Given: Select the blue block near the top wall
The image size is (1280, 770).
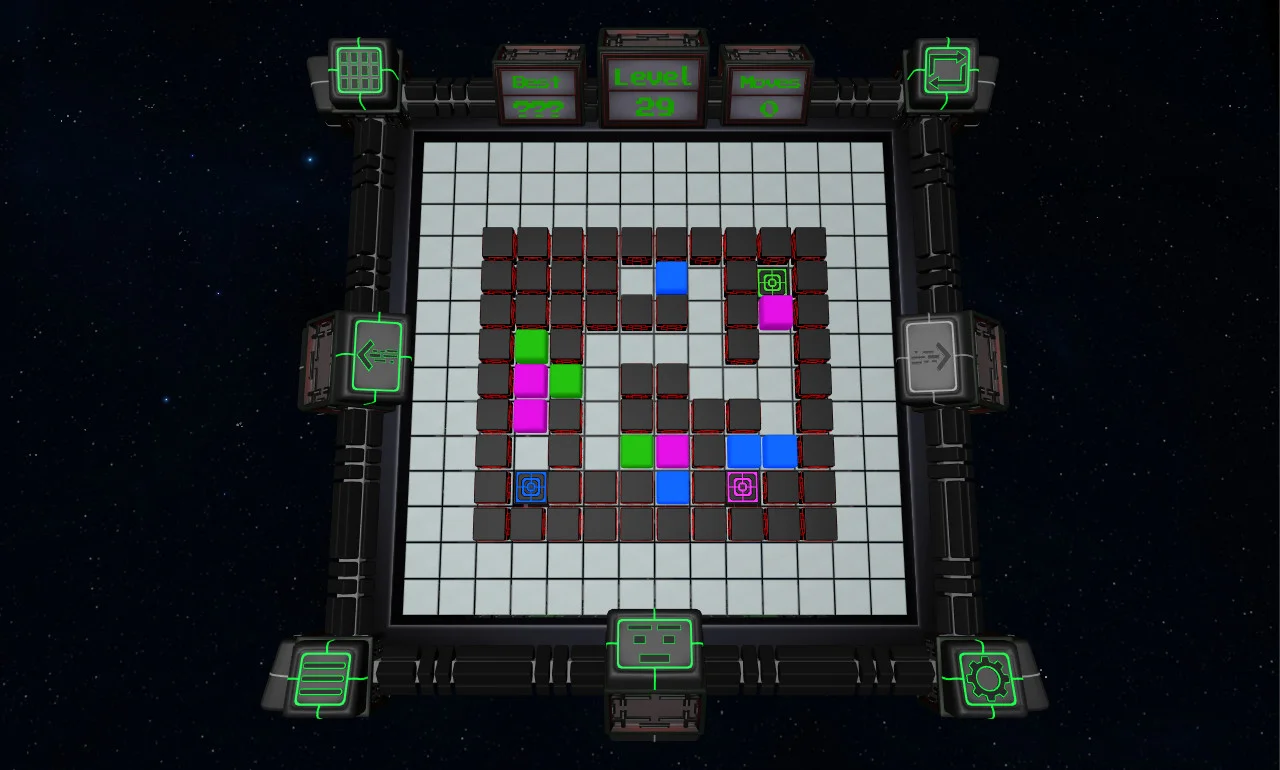Looking at the screenshot, I should [672, 277].
